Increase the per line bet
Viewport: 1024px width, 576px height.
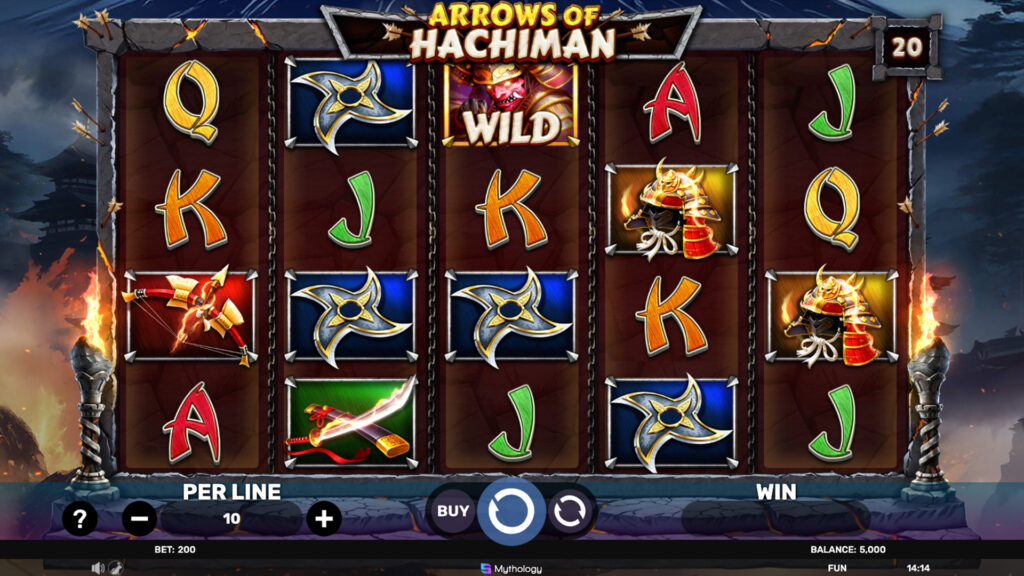(x=323, y=518)
